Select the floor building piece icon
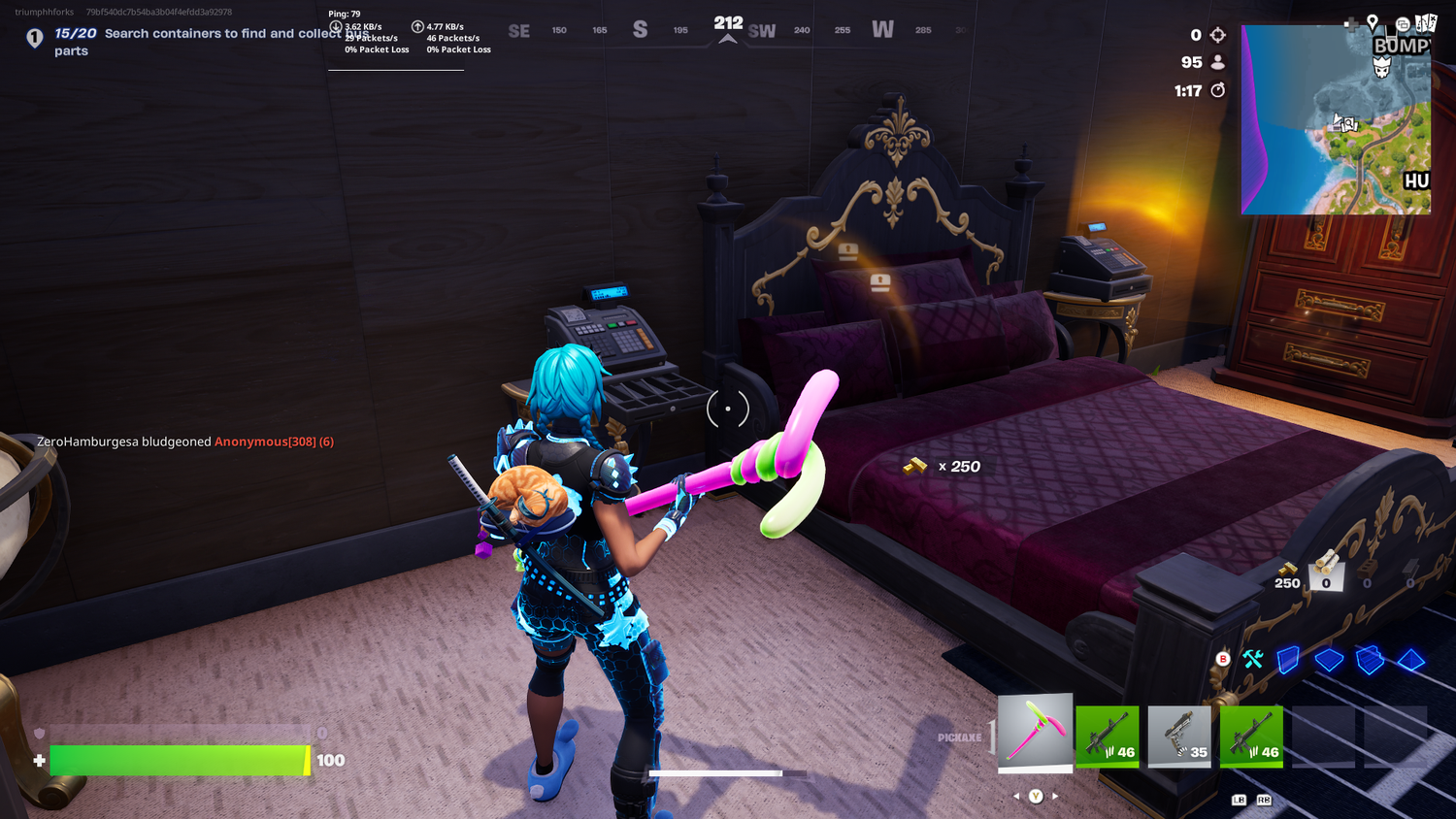The width and height of the screenshot is (1456, 819). 1329,660
